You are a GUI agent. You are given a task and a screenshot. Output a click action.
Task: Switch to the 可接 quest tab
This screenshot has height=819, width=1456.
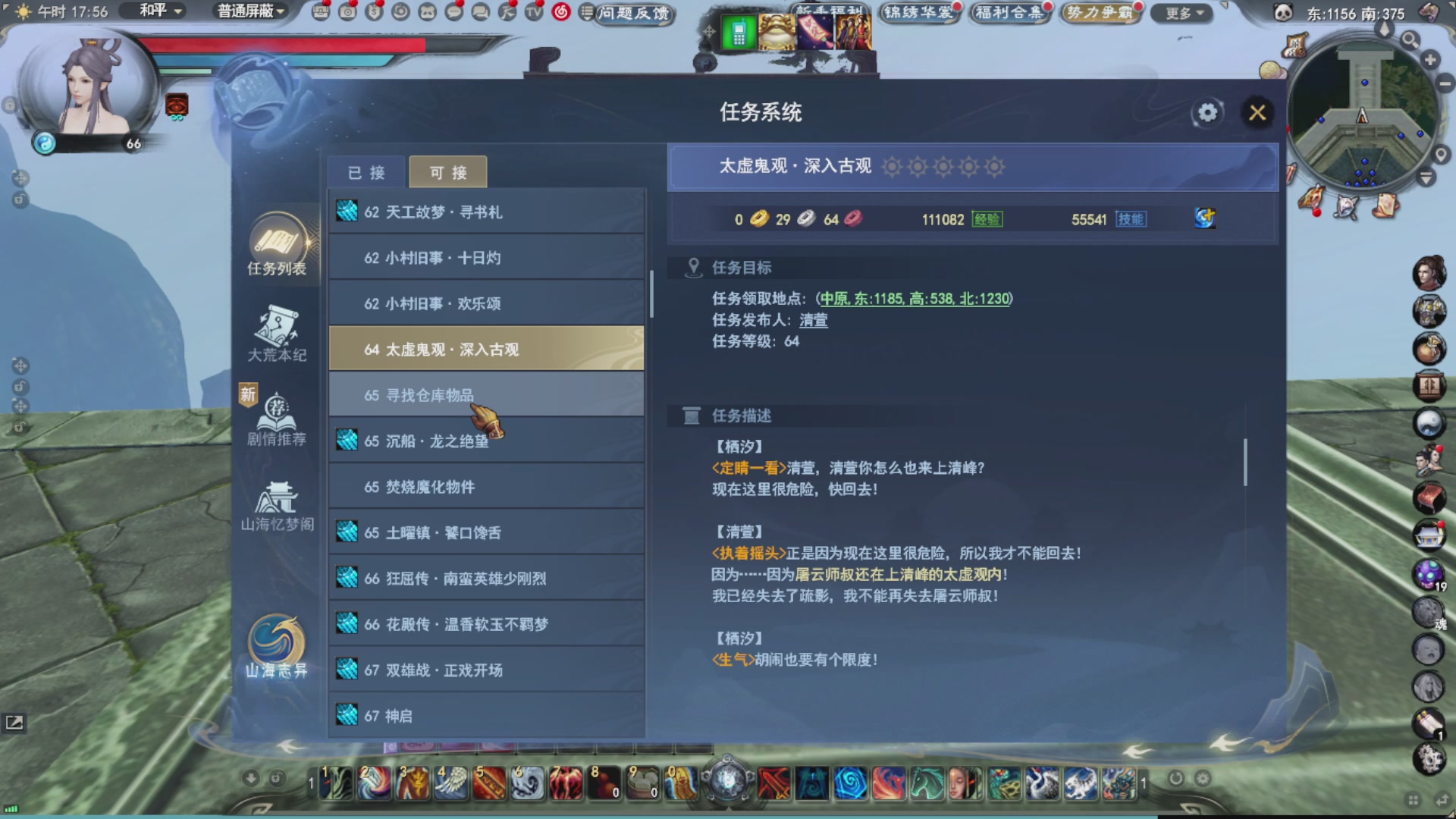pyautogui.click(x=447, y=172)
